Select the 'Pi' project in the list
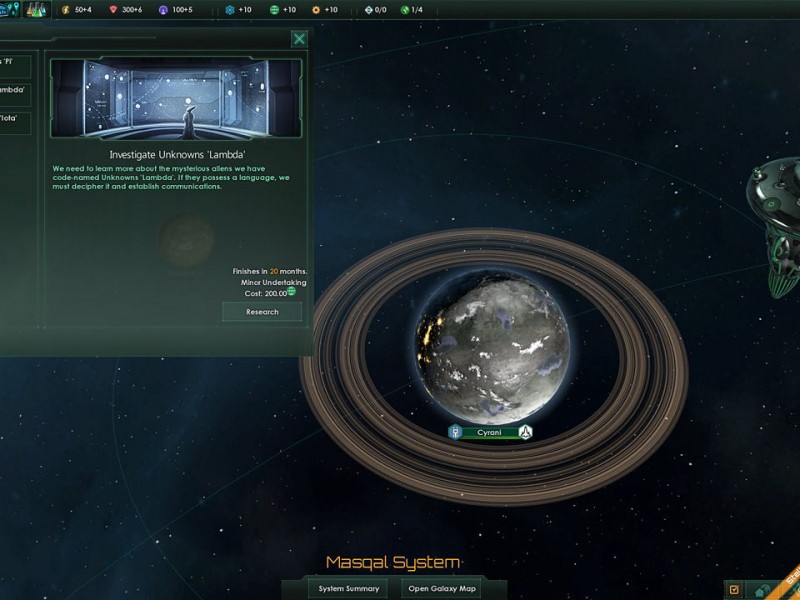This screenshot has width=800, height=600. point(15,66)
